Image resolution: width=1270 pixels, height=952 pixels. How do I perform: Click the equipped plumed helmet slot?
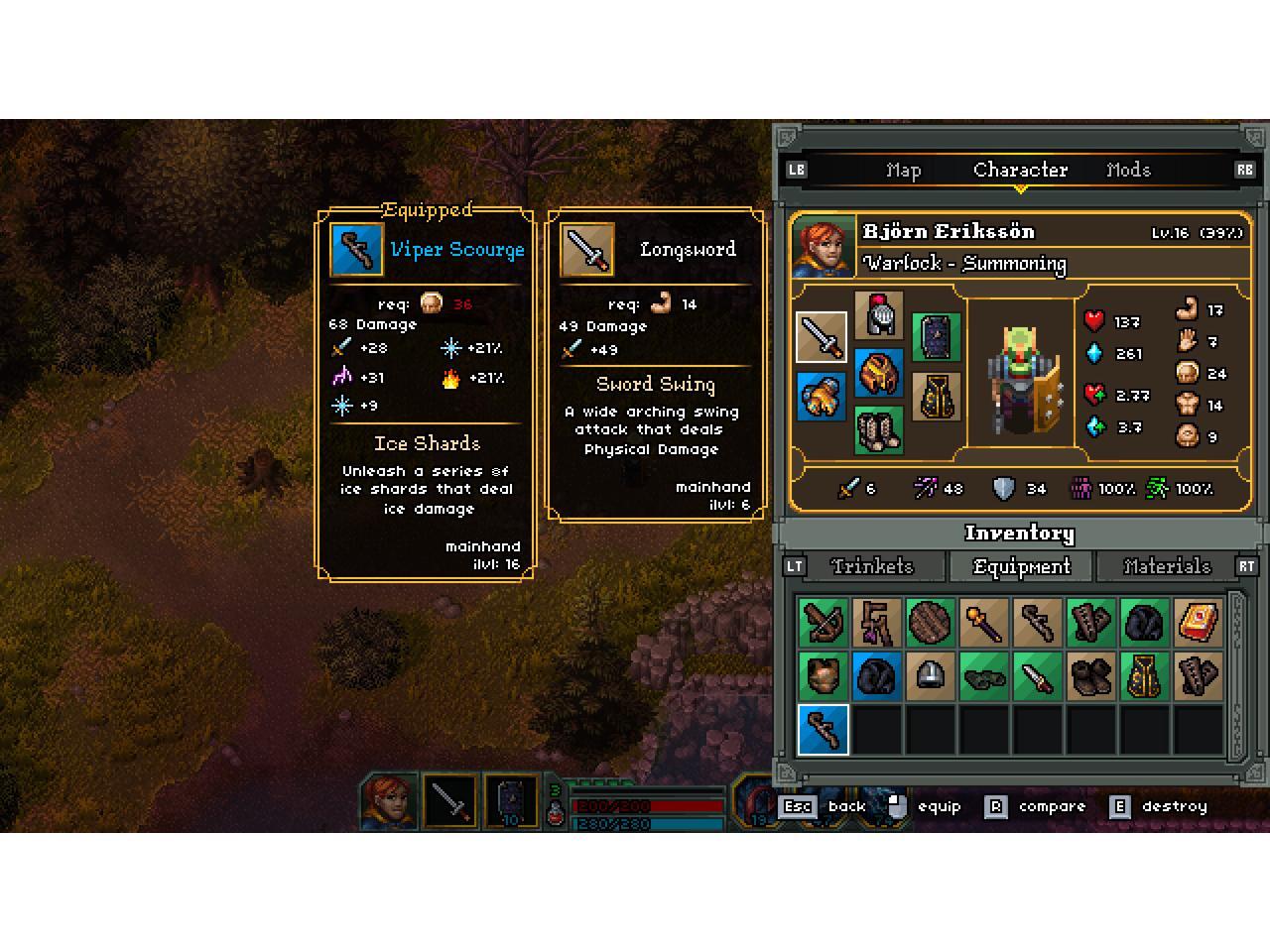(879, 315)
